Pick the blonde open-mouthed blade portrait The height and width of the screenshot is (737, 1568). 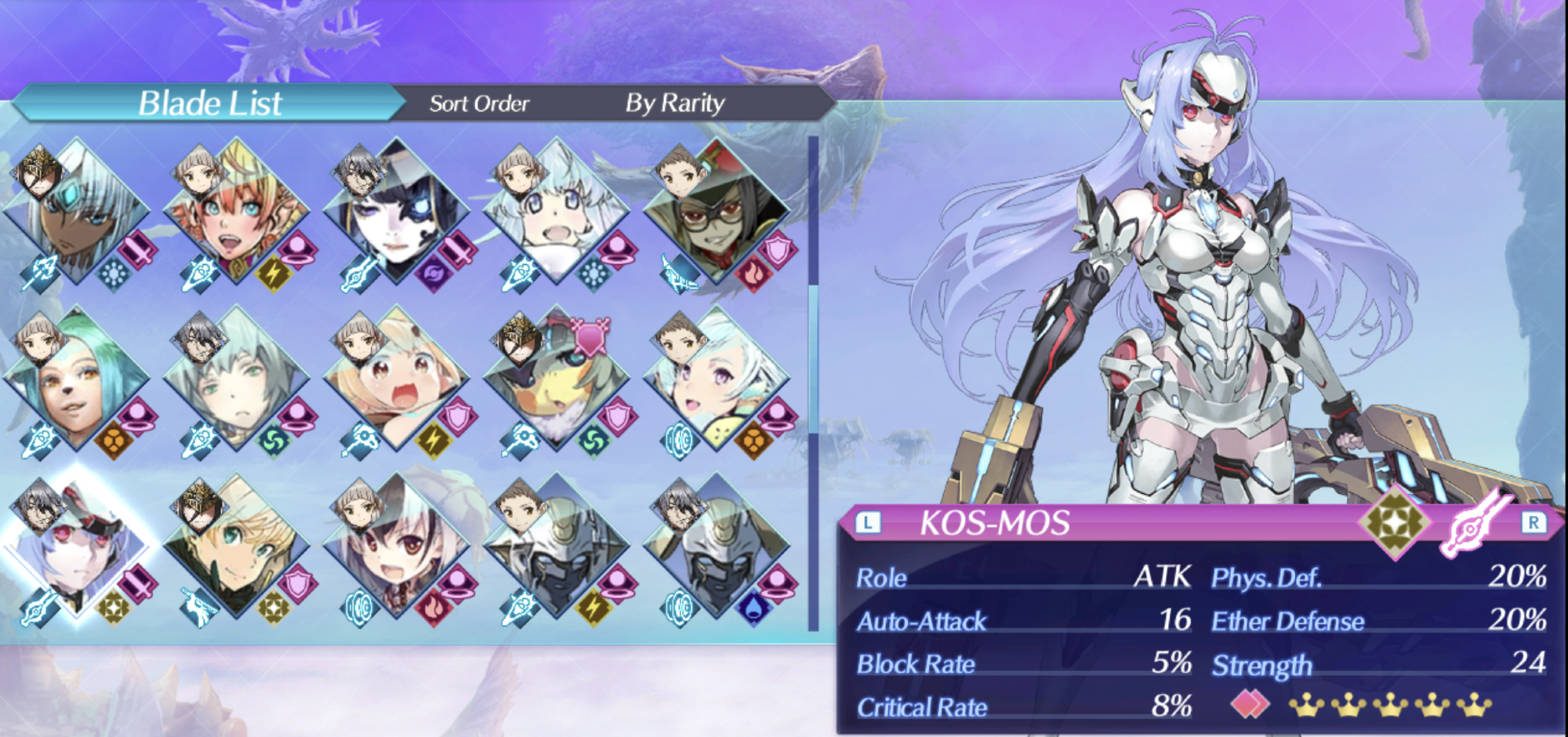[x=397, y=380]
